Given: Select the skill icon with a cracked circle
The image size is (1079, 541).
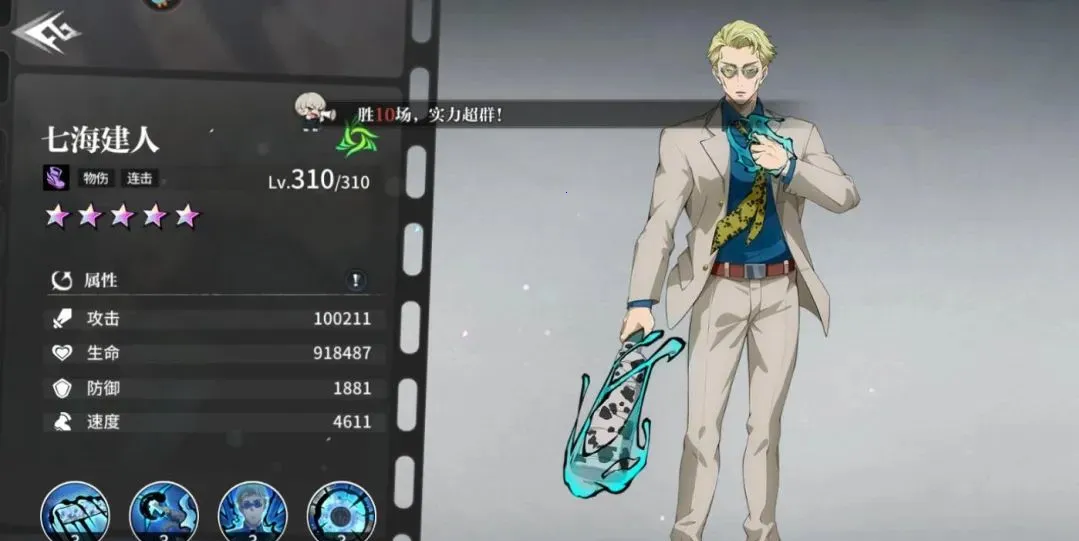Looking at the screenshot, I should pos(341,513).
